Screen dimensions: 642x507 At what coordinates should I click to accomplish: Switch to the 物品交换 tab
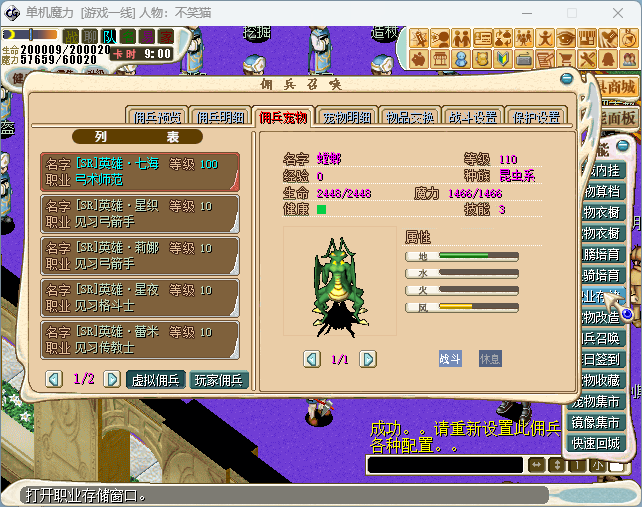point(410,117)
